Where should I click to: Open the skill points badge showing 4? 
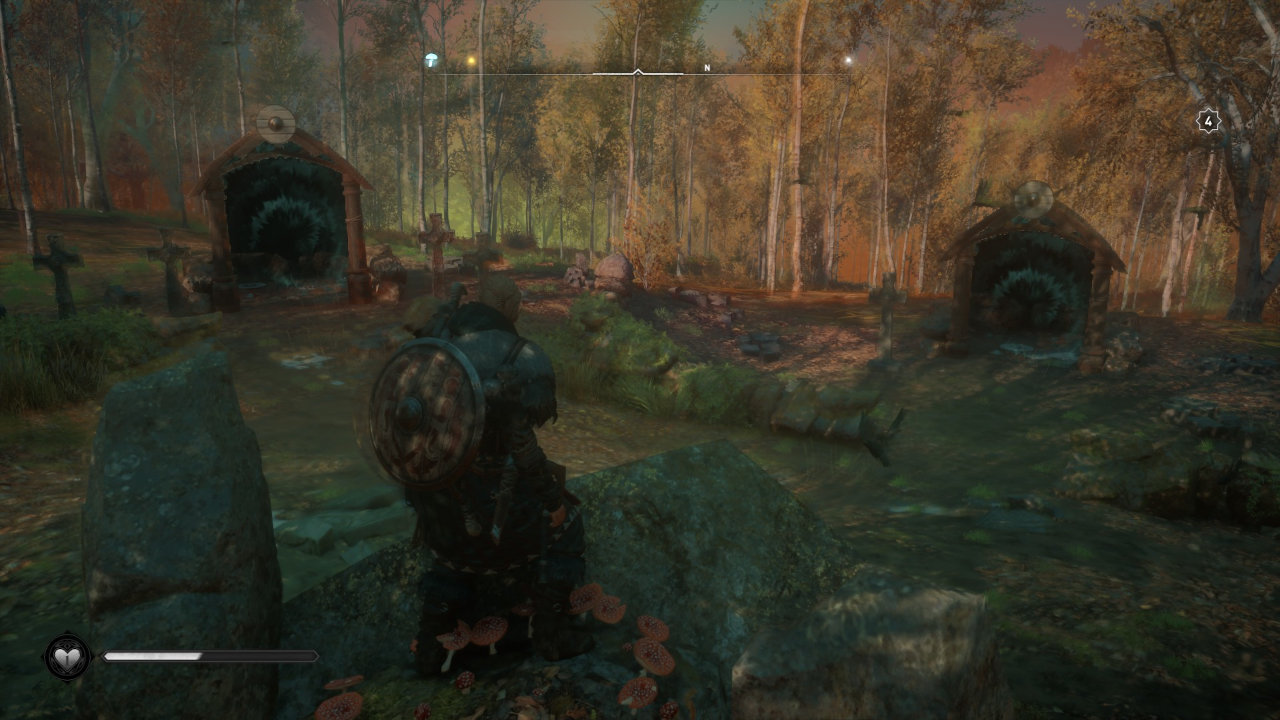[1208, 122]
